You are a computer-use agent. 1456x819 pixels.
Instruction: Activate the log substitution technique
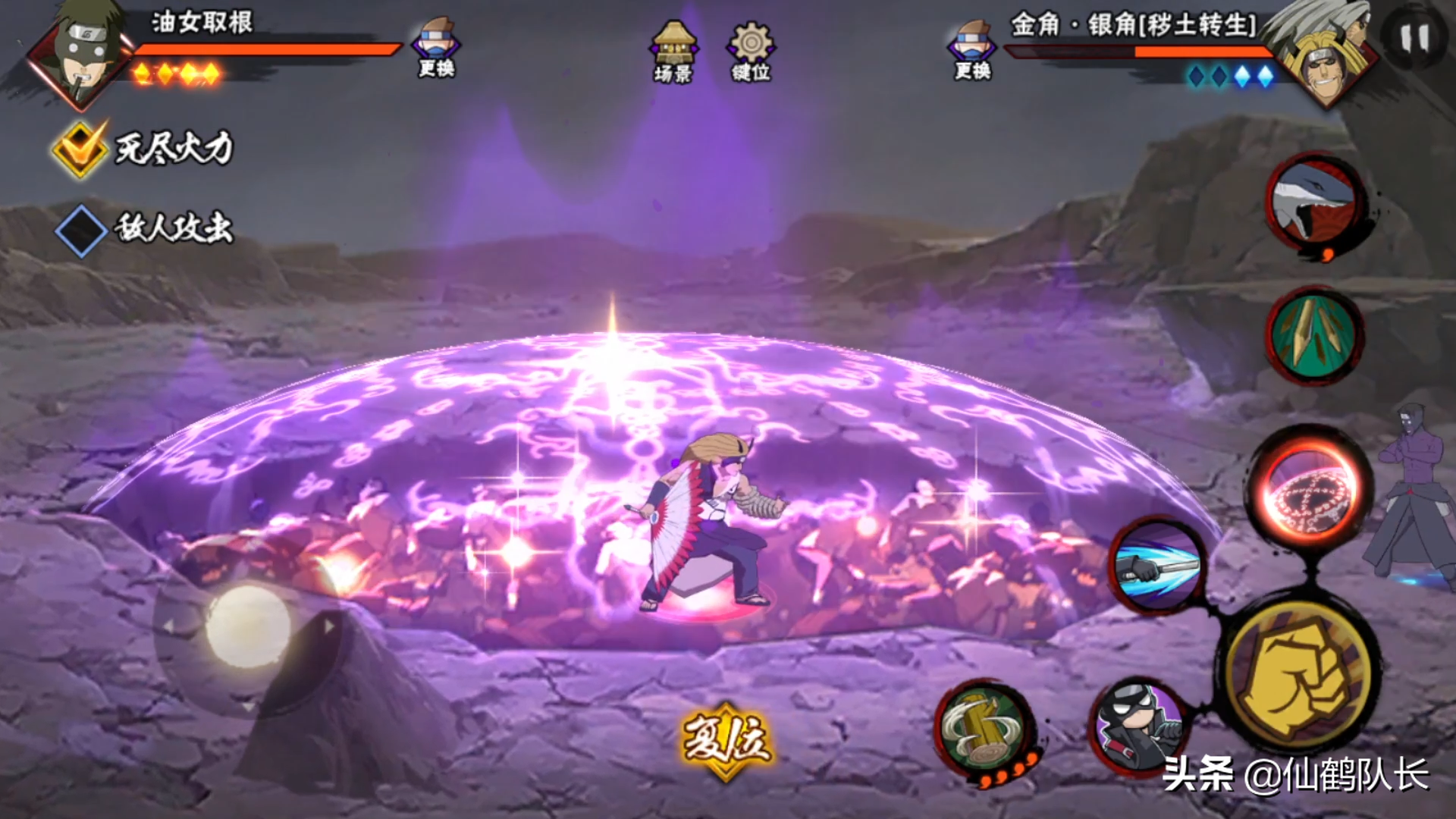click(985, 730)
